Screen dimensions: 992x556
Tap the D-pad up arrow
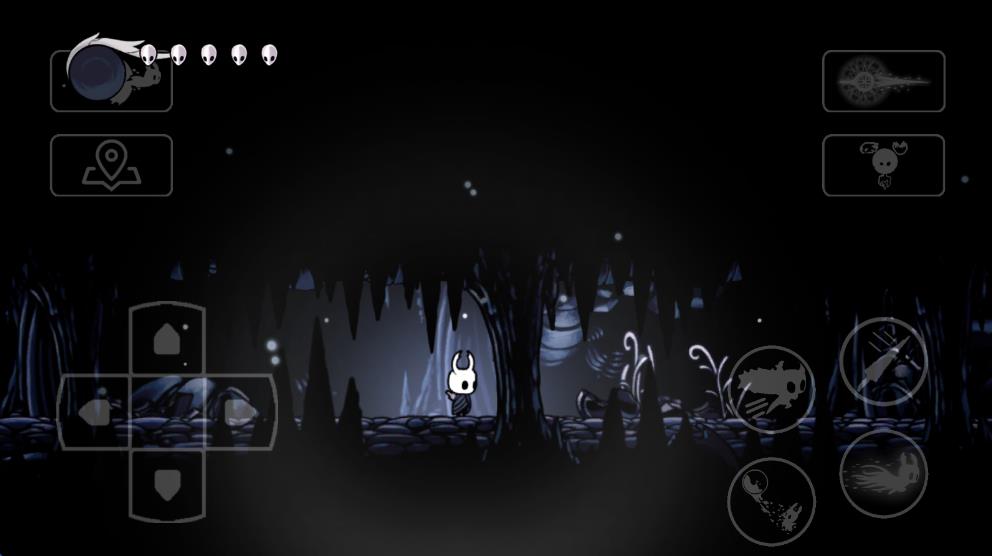[167, 341]
